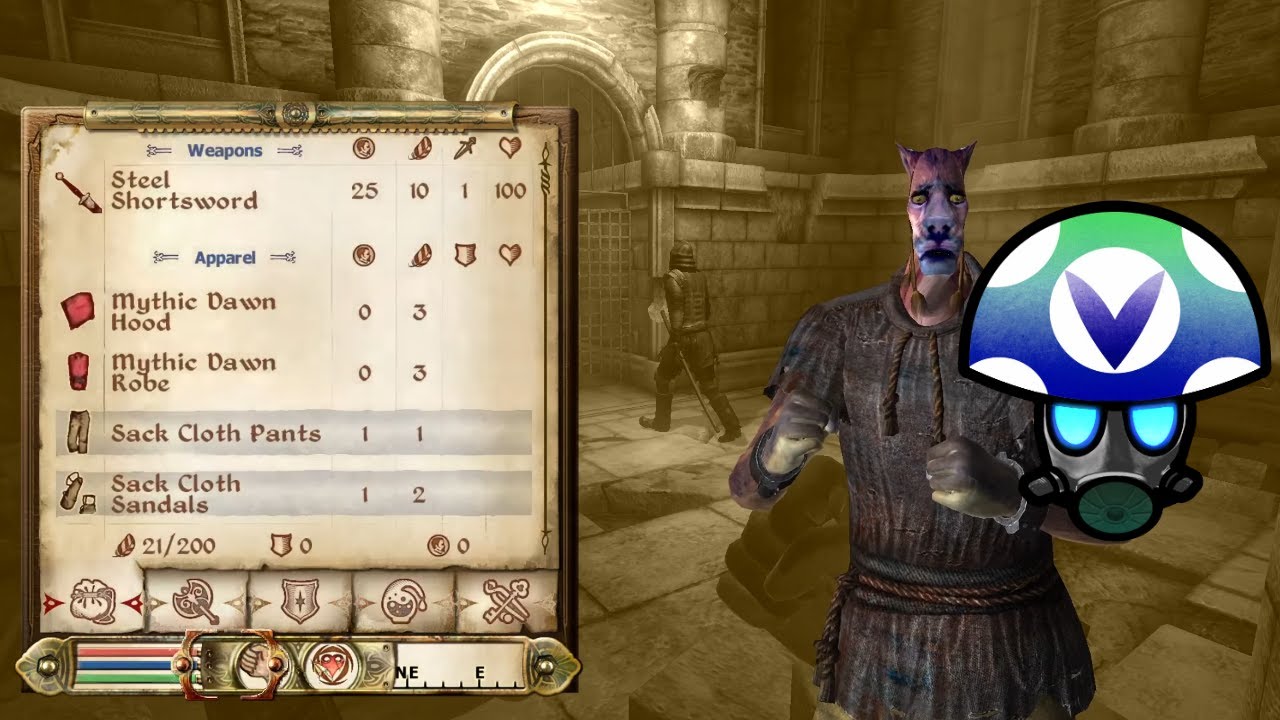Sort apparel by the shield armor column

pos(465,256)
